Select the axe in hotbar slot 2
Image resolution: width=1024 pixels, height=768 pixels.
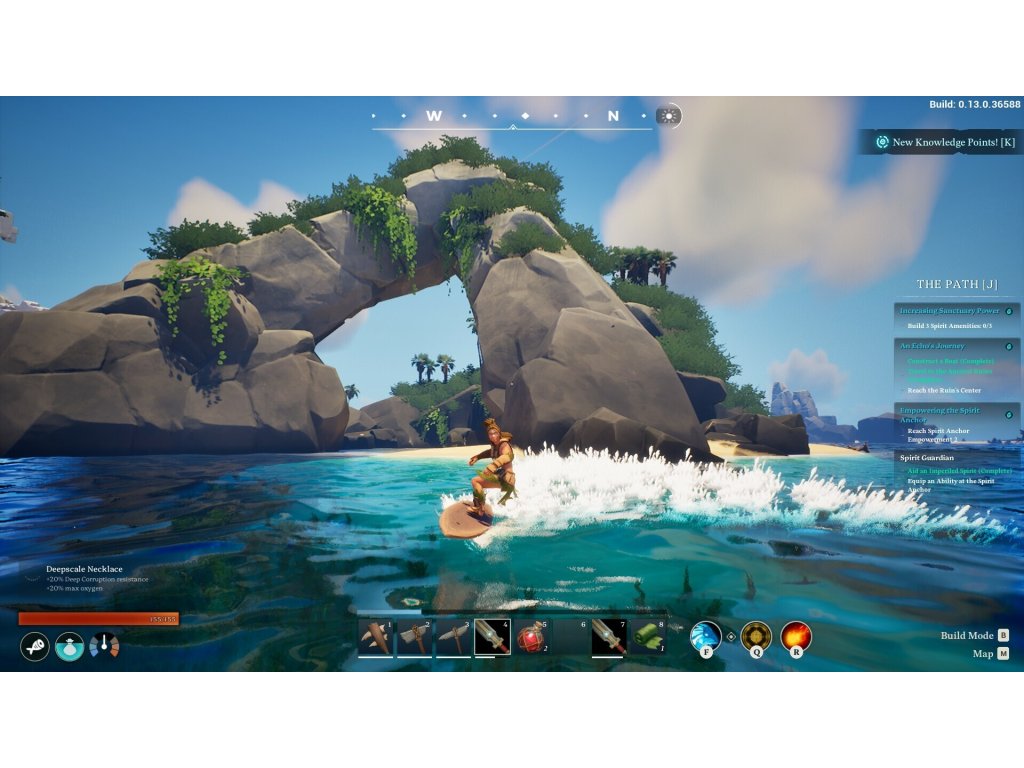[x=415, y=637]
